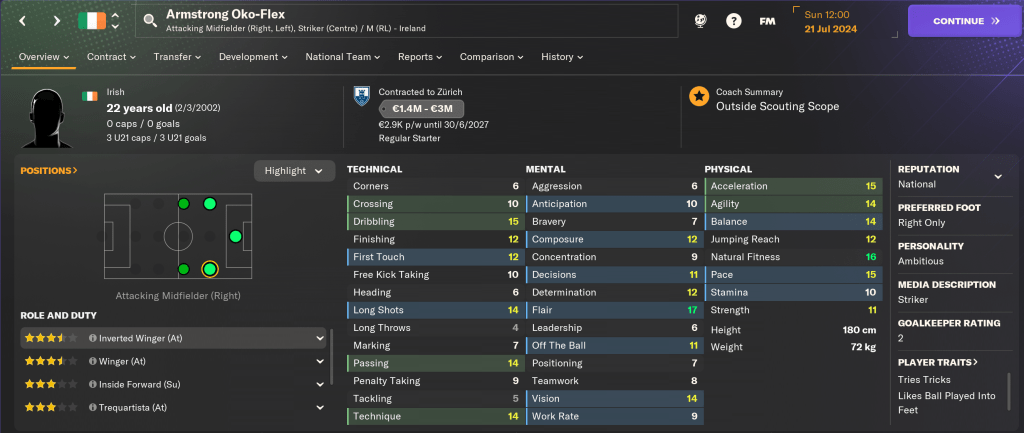
Task: Open the Overview tab menu
Action: click(44, 57)
